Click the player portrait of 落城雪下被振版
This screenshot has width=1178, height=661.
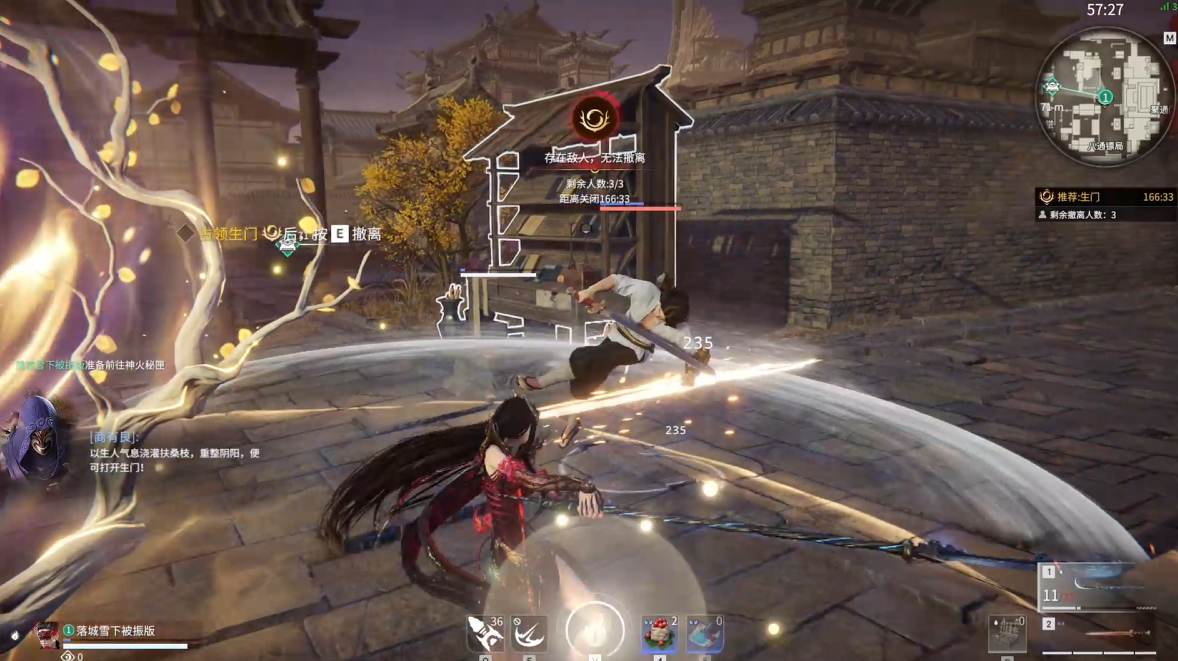[46, 634]
